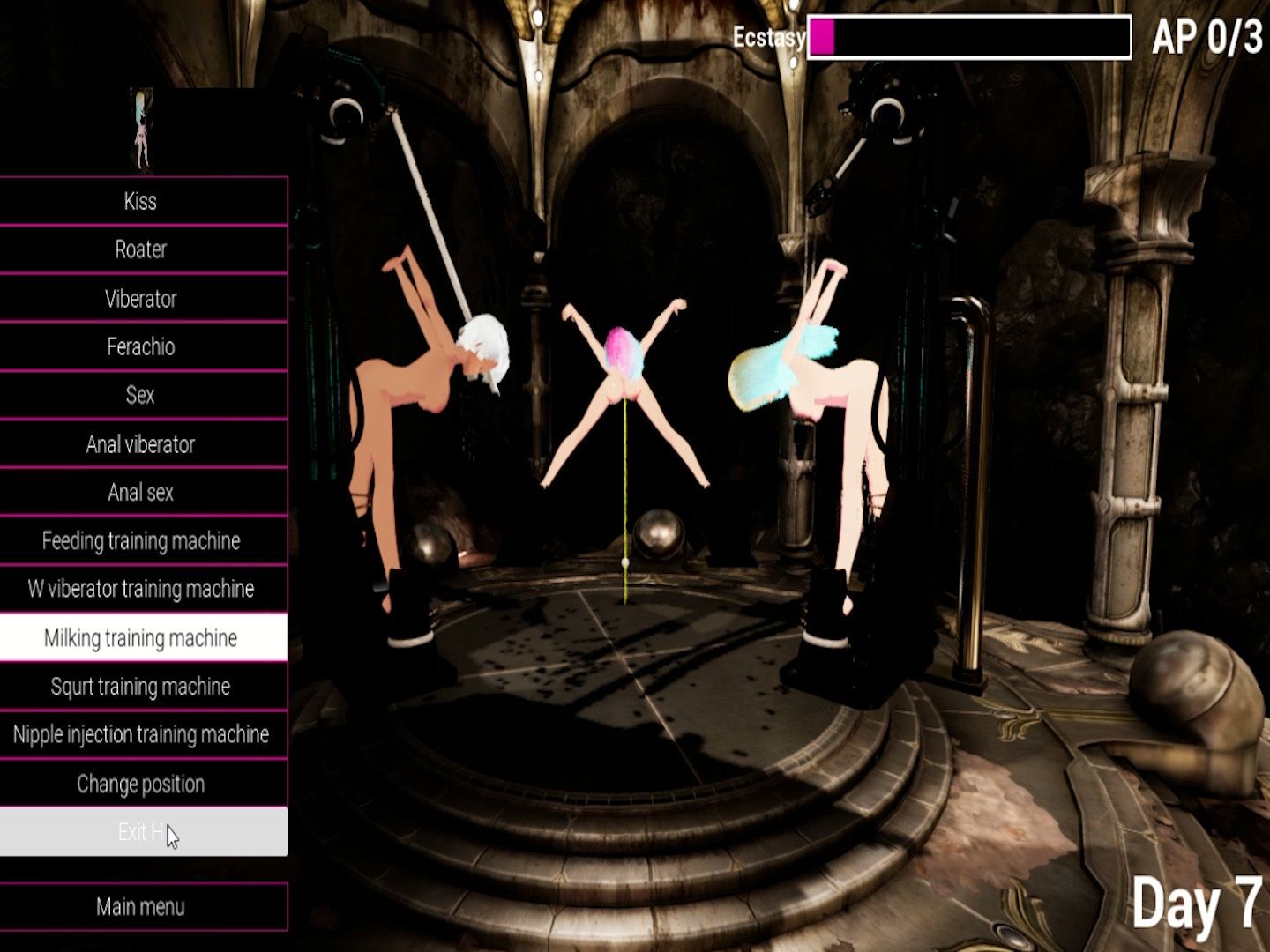
Task: Exit the scene with the Exit H button
Action: click(141, 831)
